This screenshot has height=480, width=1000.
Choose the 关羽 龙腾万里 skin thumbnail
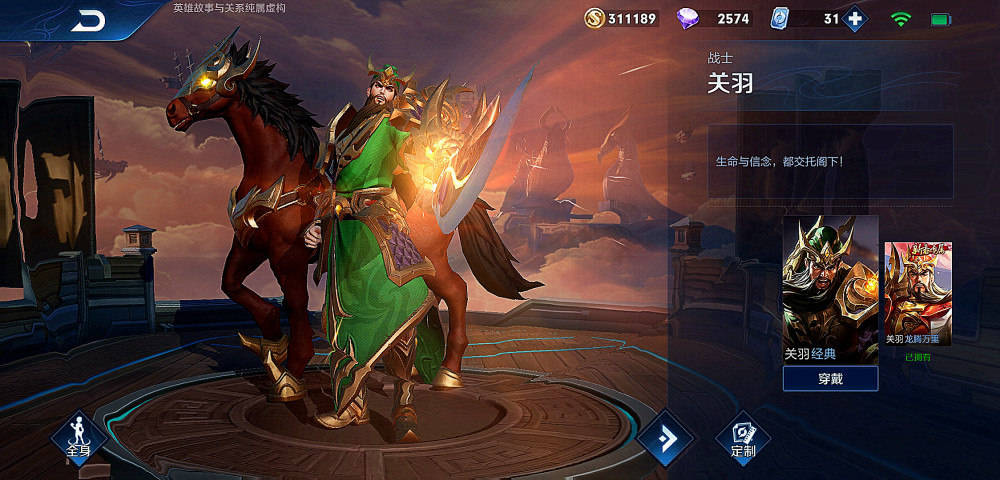pos(917,293)
